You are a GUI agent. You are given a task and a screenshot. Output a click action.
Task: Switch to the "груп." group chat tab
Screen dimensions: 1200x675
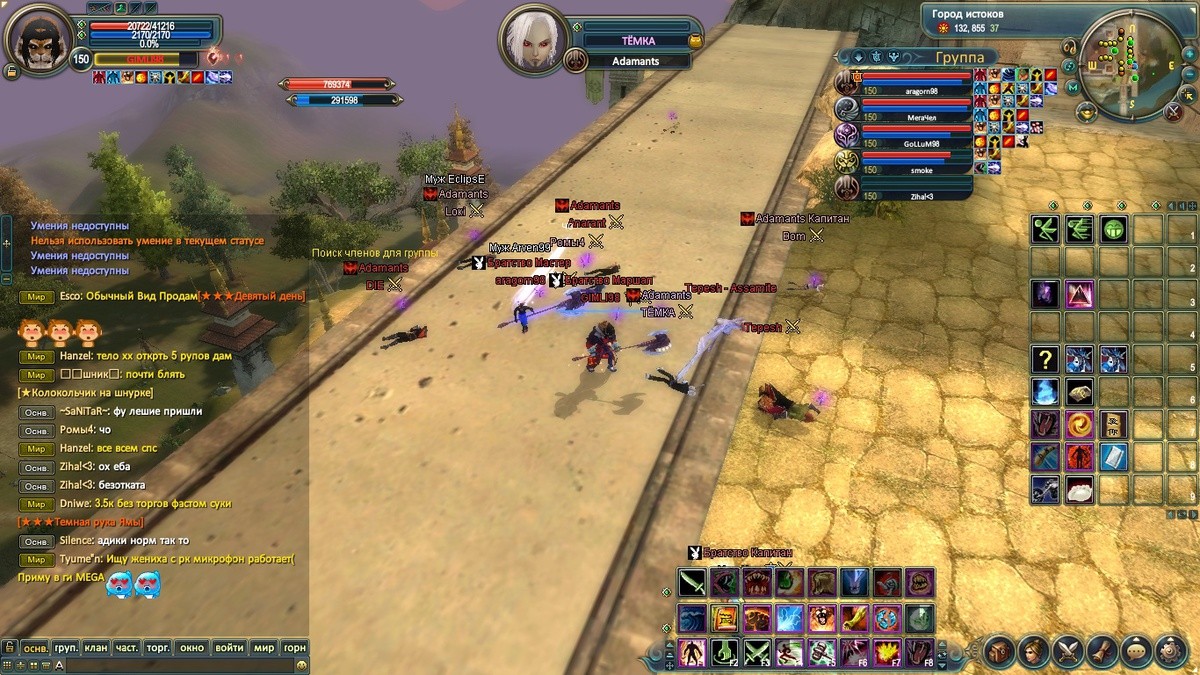coord(66,648)
